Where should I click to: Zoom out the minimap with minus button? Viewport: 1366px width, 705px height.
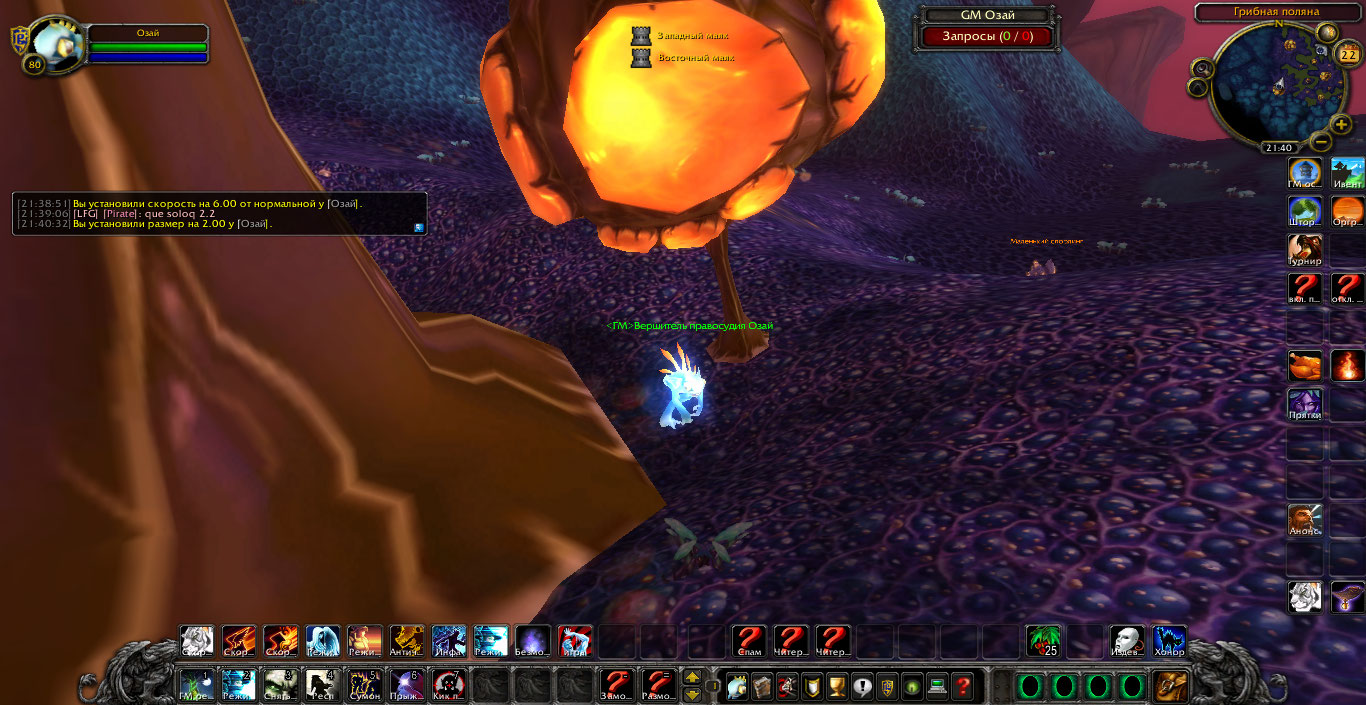pos(1320,142)
